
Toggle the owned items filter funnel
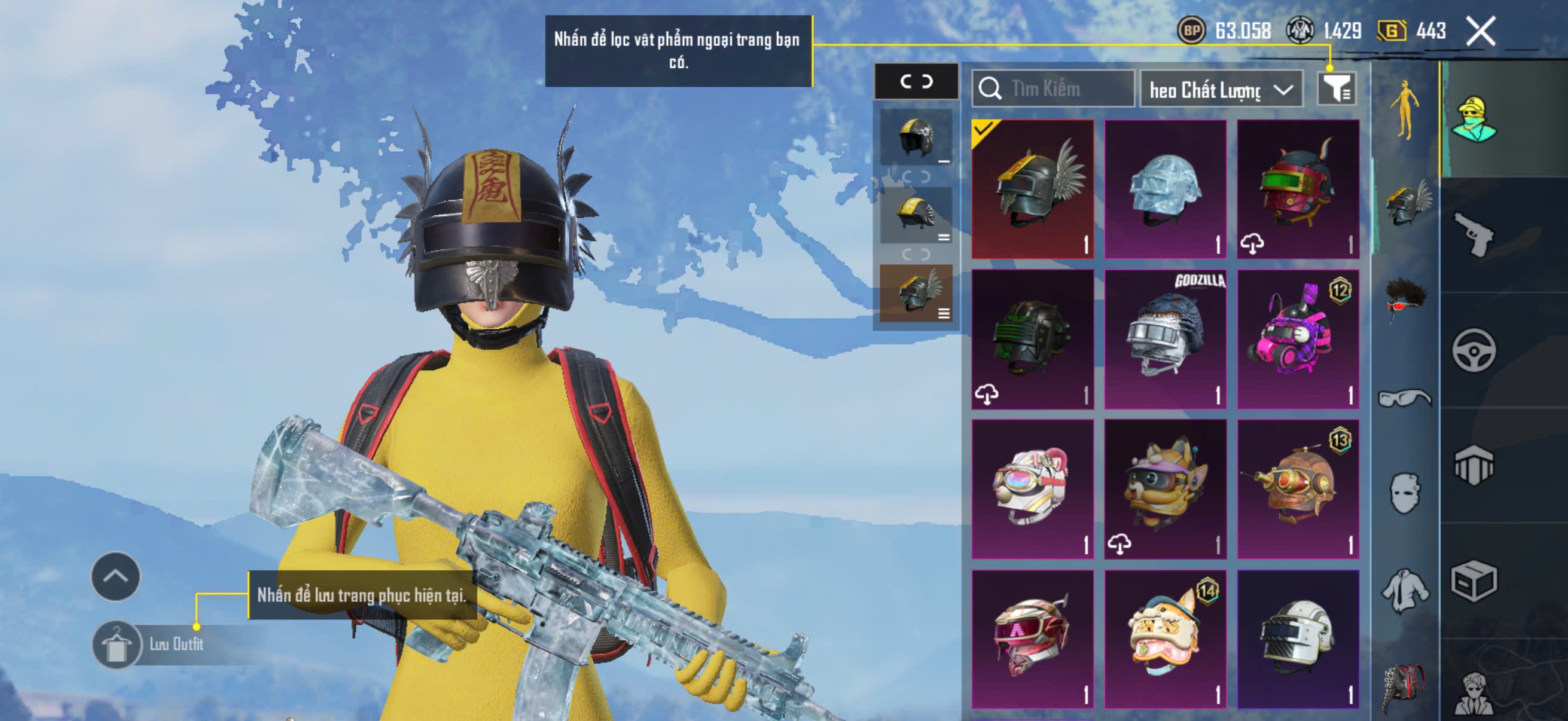(x=1336, y=89)
